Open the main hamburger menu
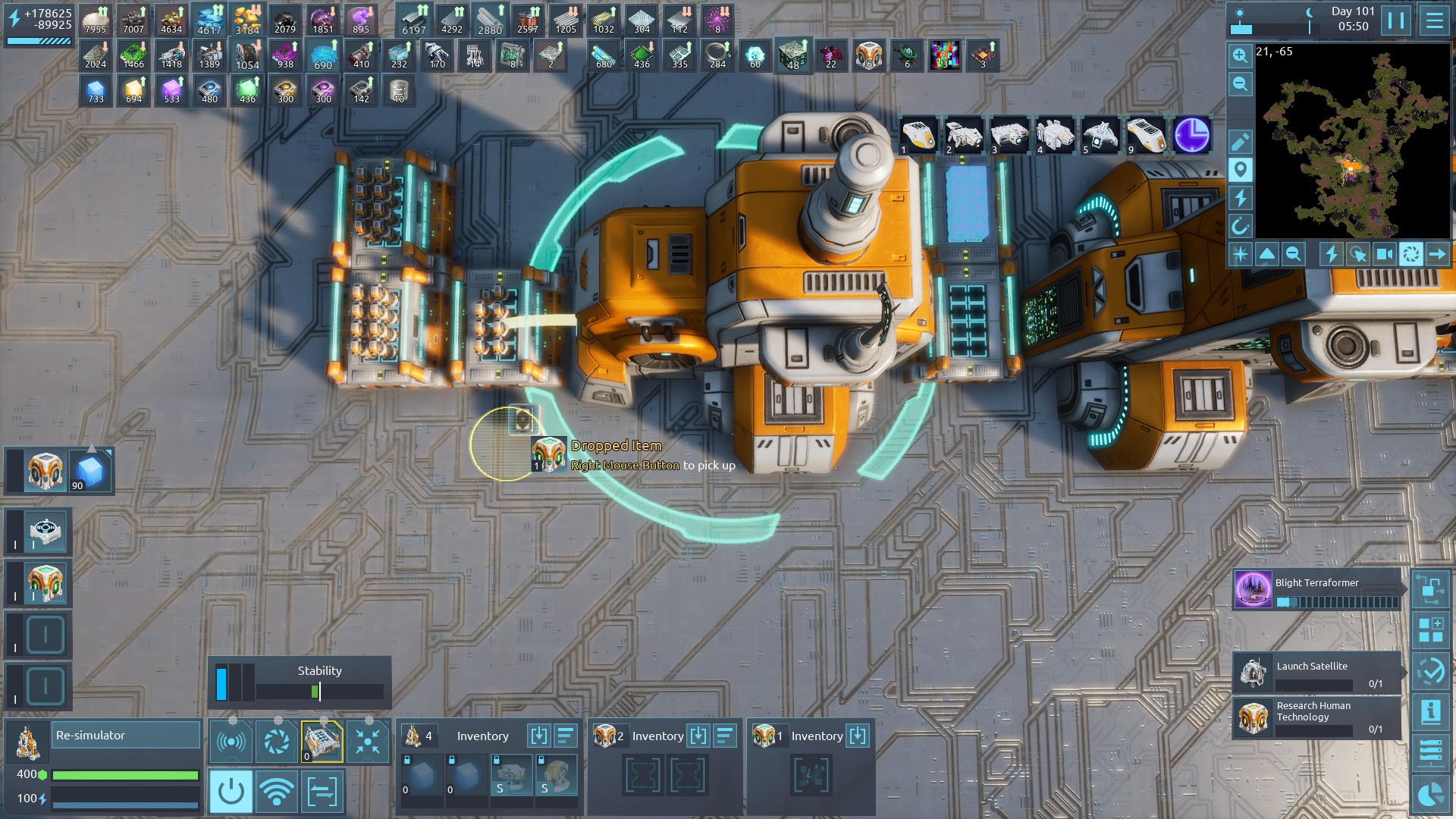 1434,20
